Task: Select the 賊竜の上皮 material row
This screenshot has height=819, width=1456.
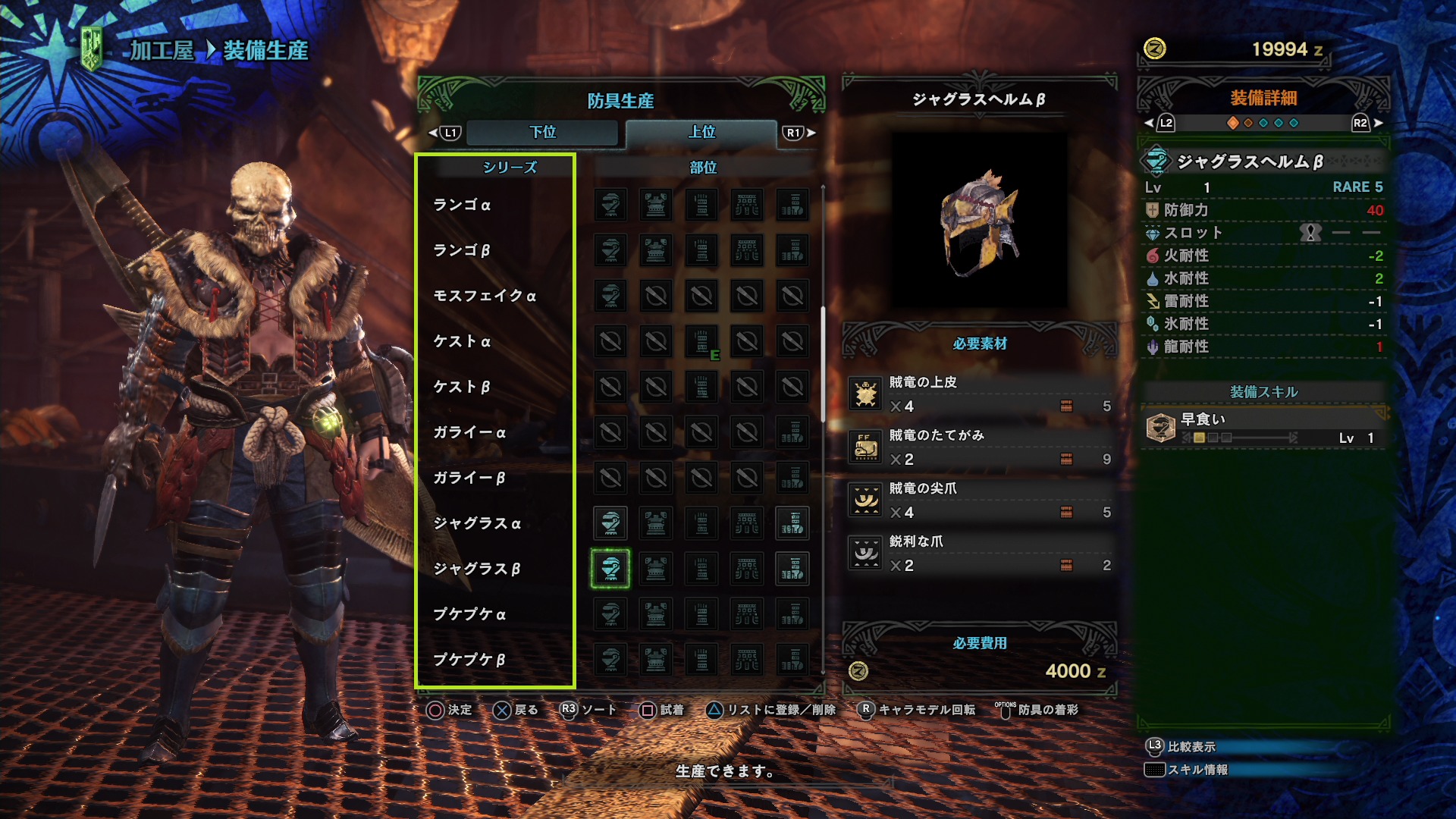Action: pyautogui.click(x=980, y=394)
